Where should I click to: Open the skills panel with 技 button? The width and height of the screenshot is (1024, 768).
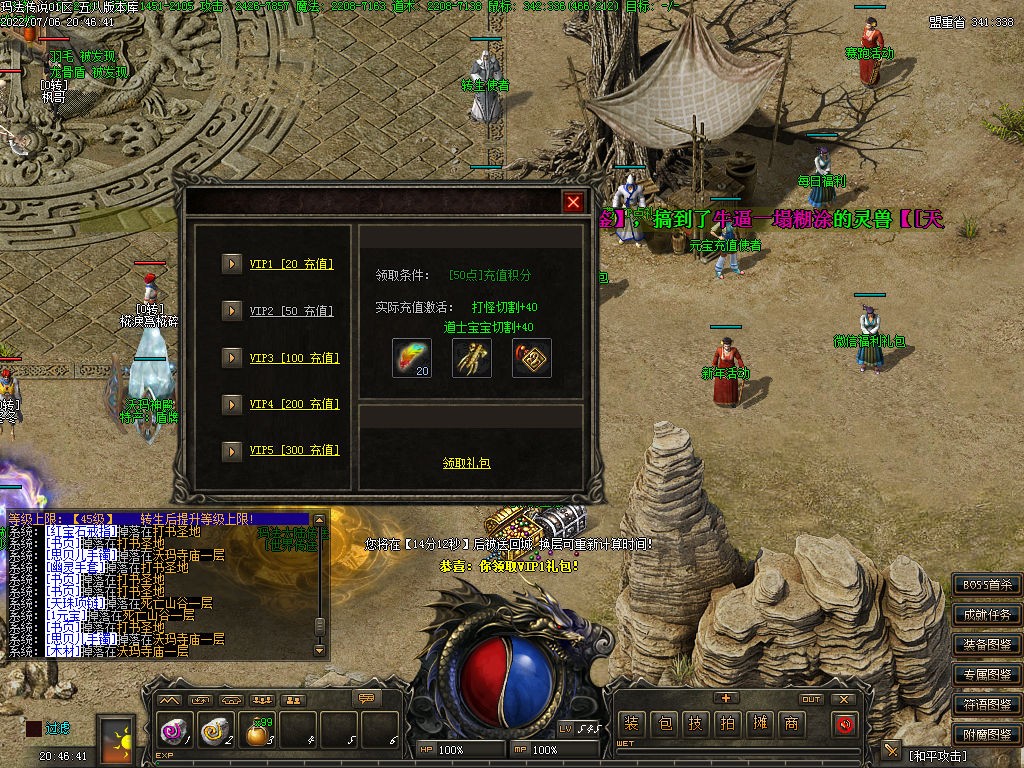click(x=695, y=723)
